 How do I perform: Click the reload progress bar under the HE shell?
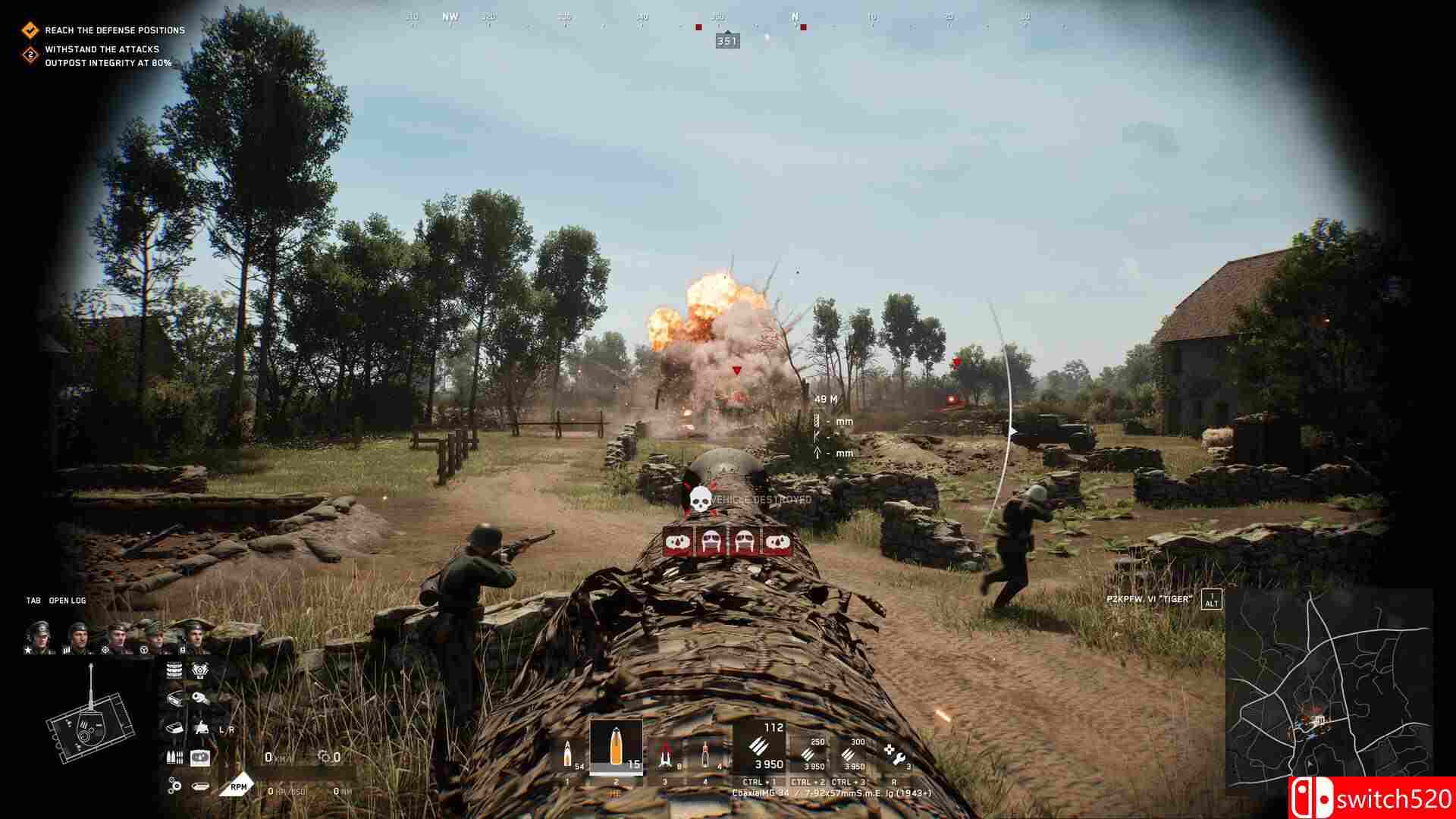(x=617, y=775)
